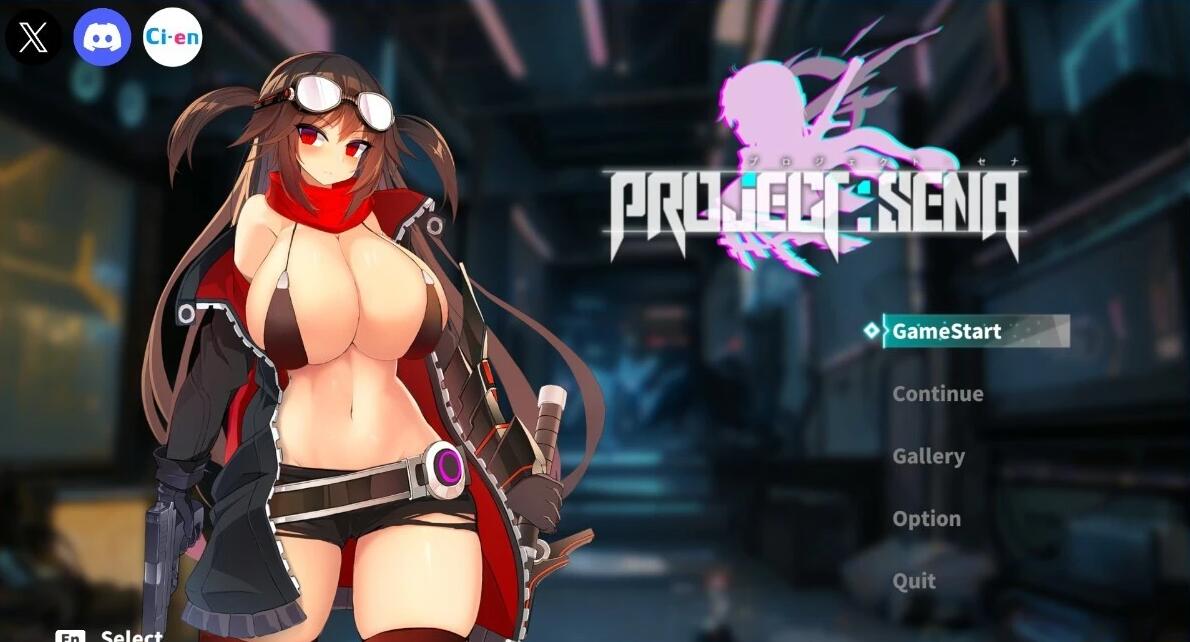Open the X social link
This screenshot has width=1190, height=642.
(33, 38)
